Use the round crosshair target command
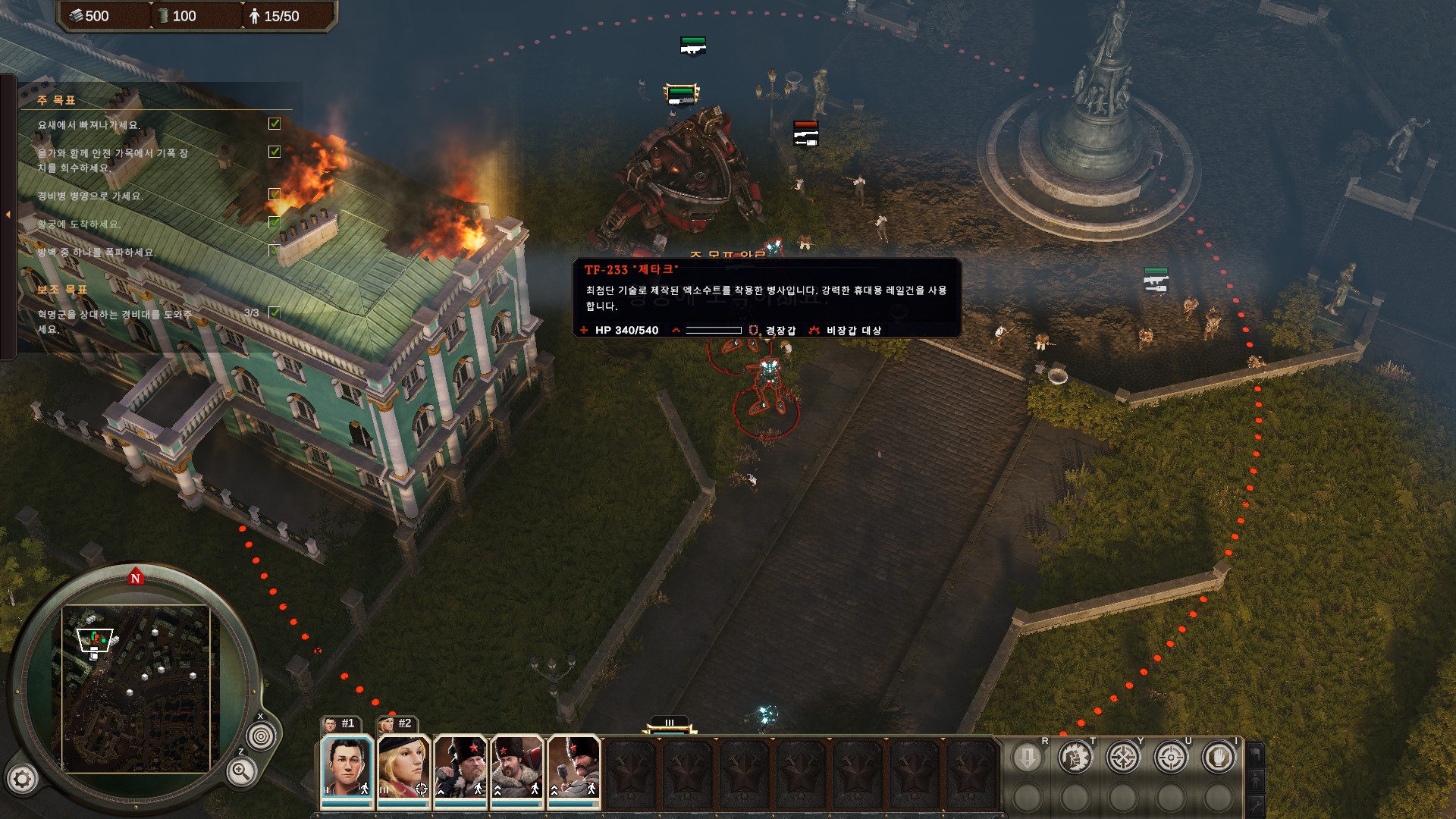This screenshot has height=819, width=1456. [x=1170, y=757]
